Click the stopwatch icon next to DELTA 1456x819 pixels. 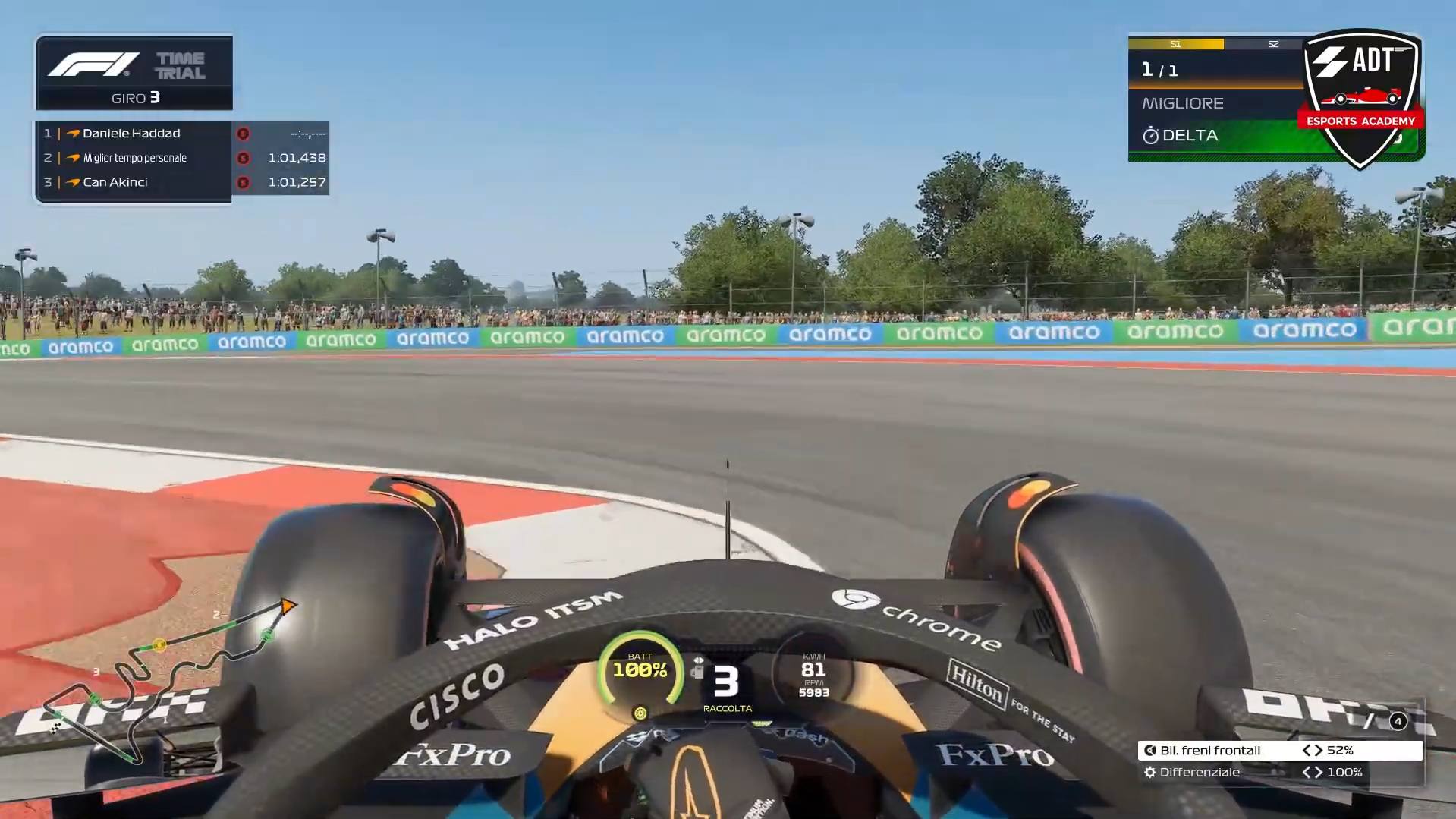pyautogui.click(x=1150, y=134)
